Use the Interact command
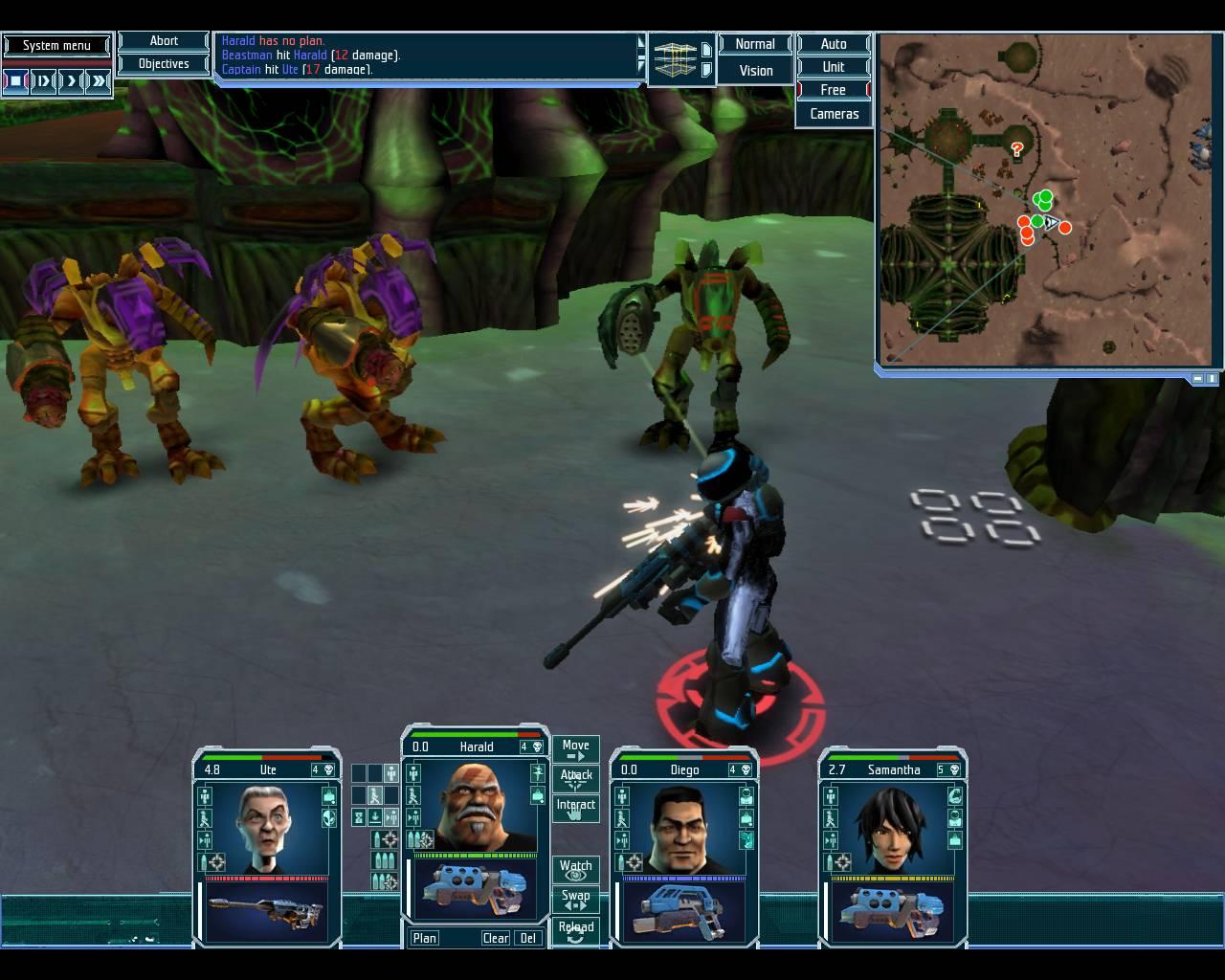The height and width of the screenshot is (980, 1225). (x=575, y=808)
